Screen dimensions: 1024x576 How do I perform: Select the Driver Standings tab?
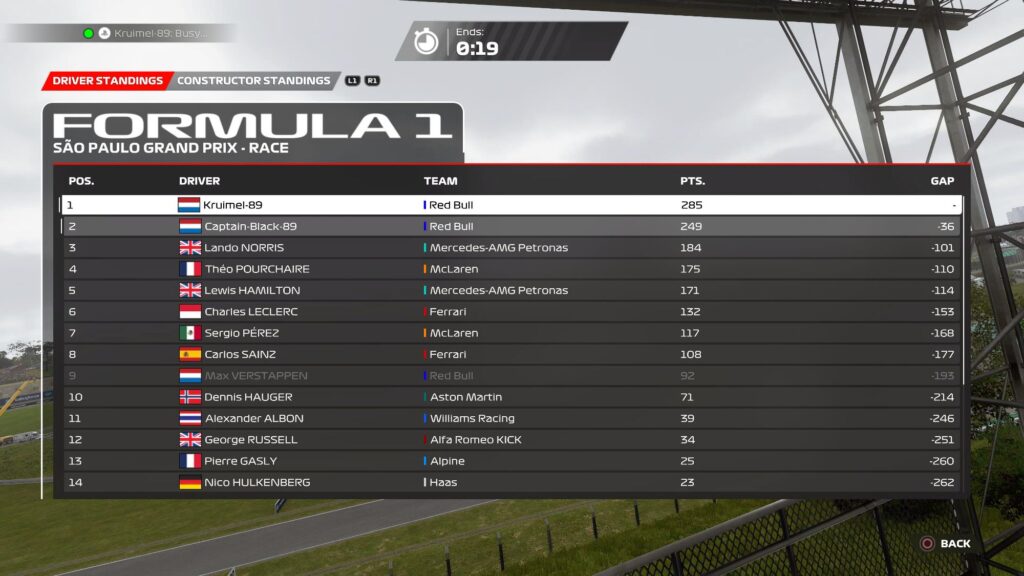pyautogui.click(x=107, y=81)
